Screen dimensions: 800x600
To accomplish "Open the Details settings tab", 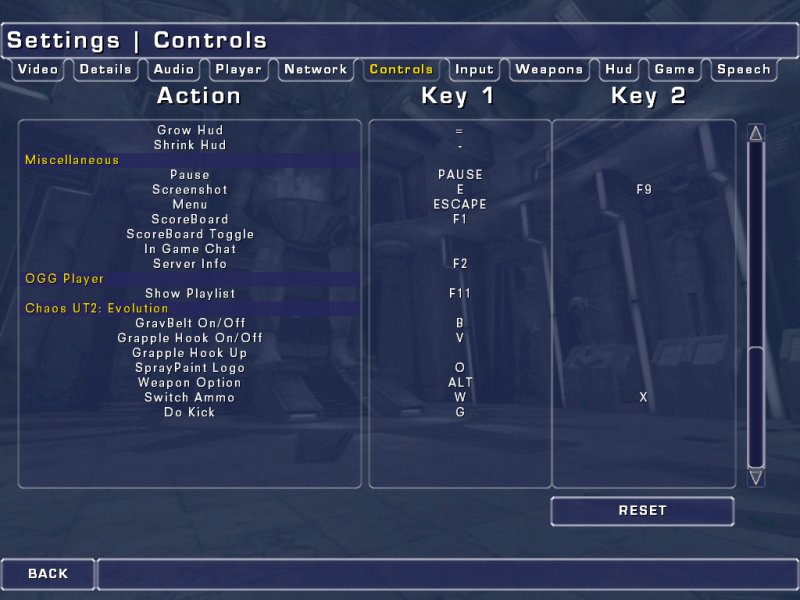I will click(x=105, y=70).
